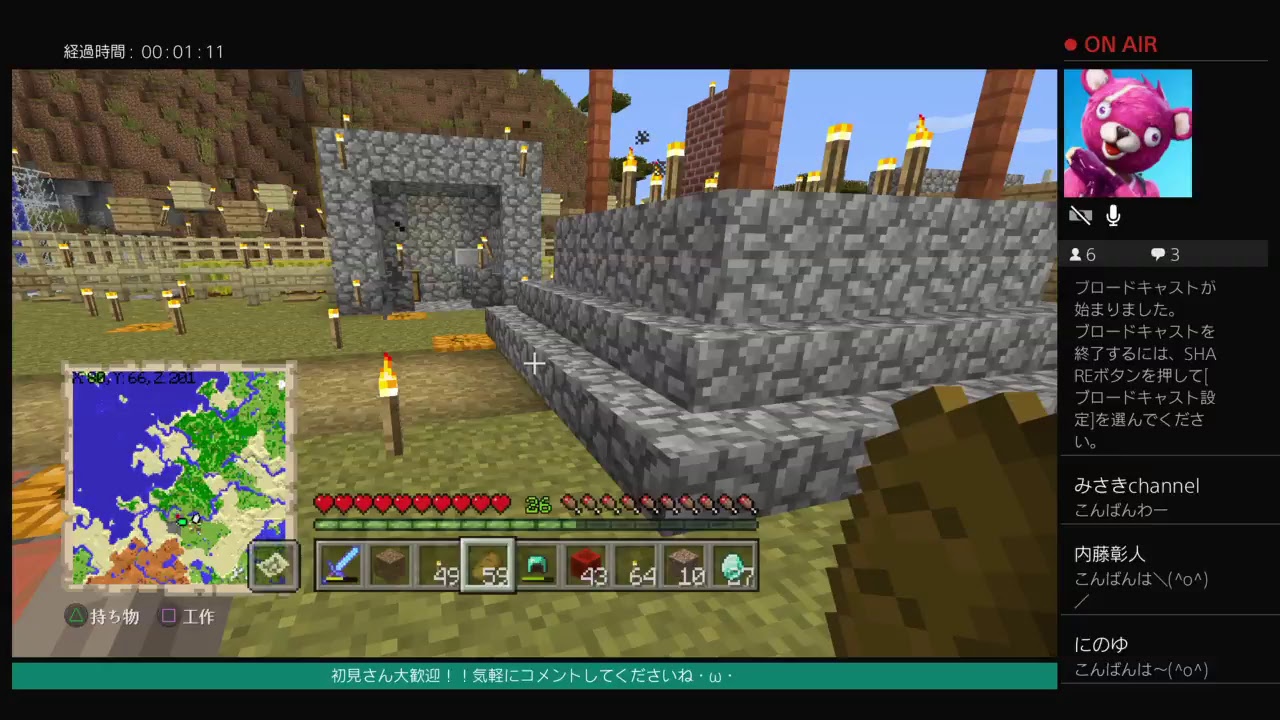Select the diamond stack of 27 in hotbar

coord(732,566)
